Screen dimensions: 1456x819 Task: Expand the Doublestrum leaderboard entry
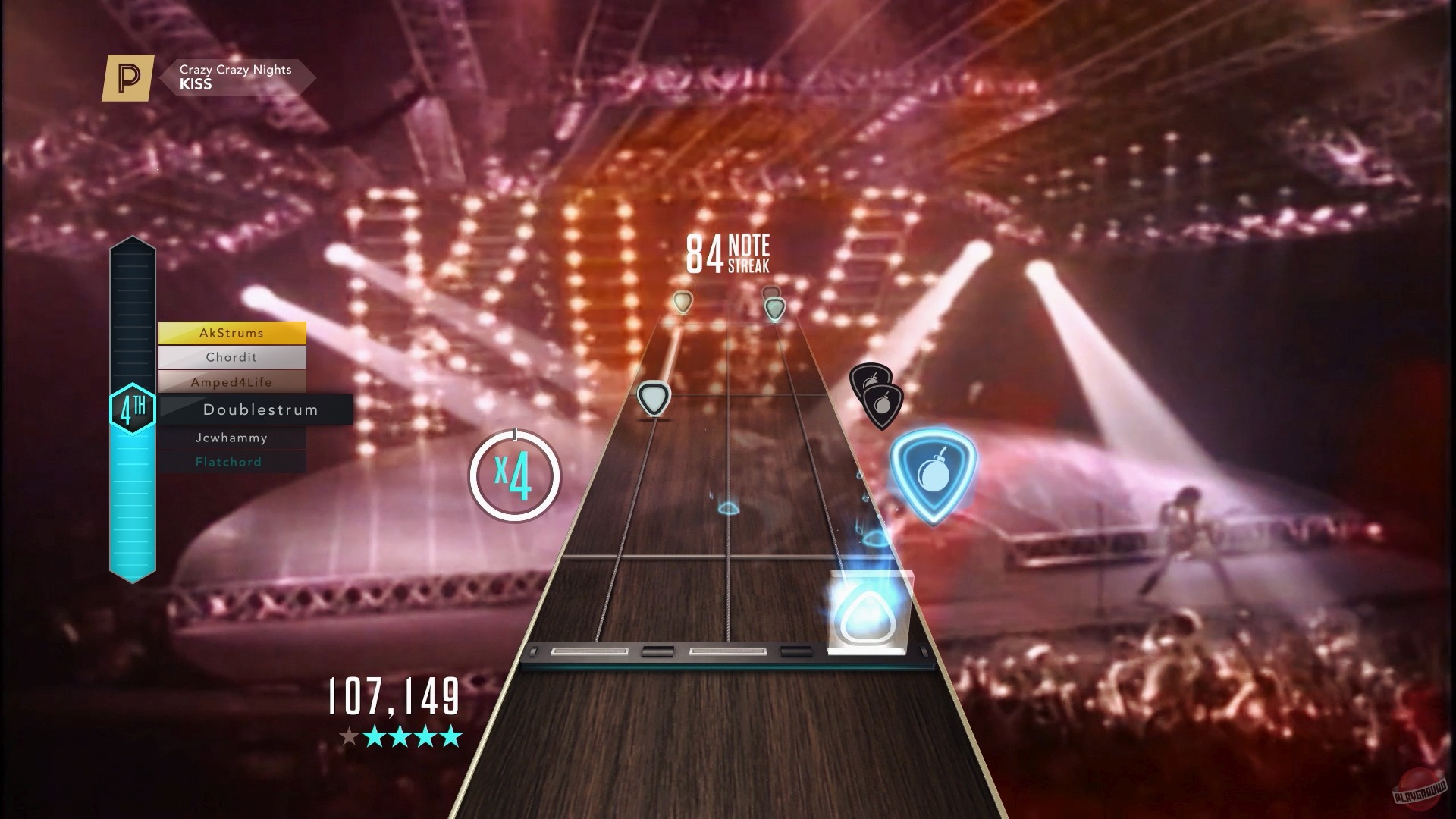point(261,409)
